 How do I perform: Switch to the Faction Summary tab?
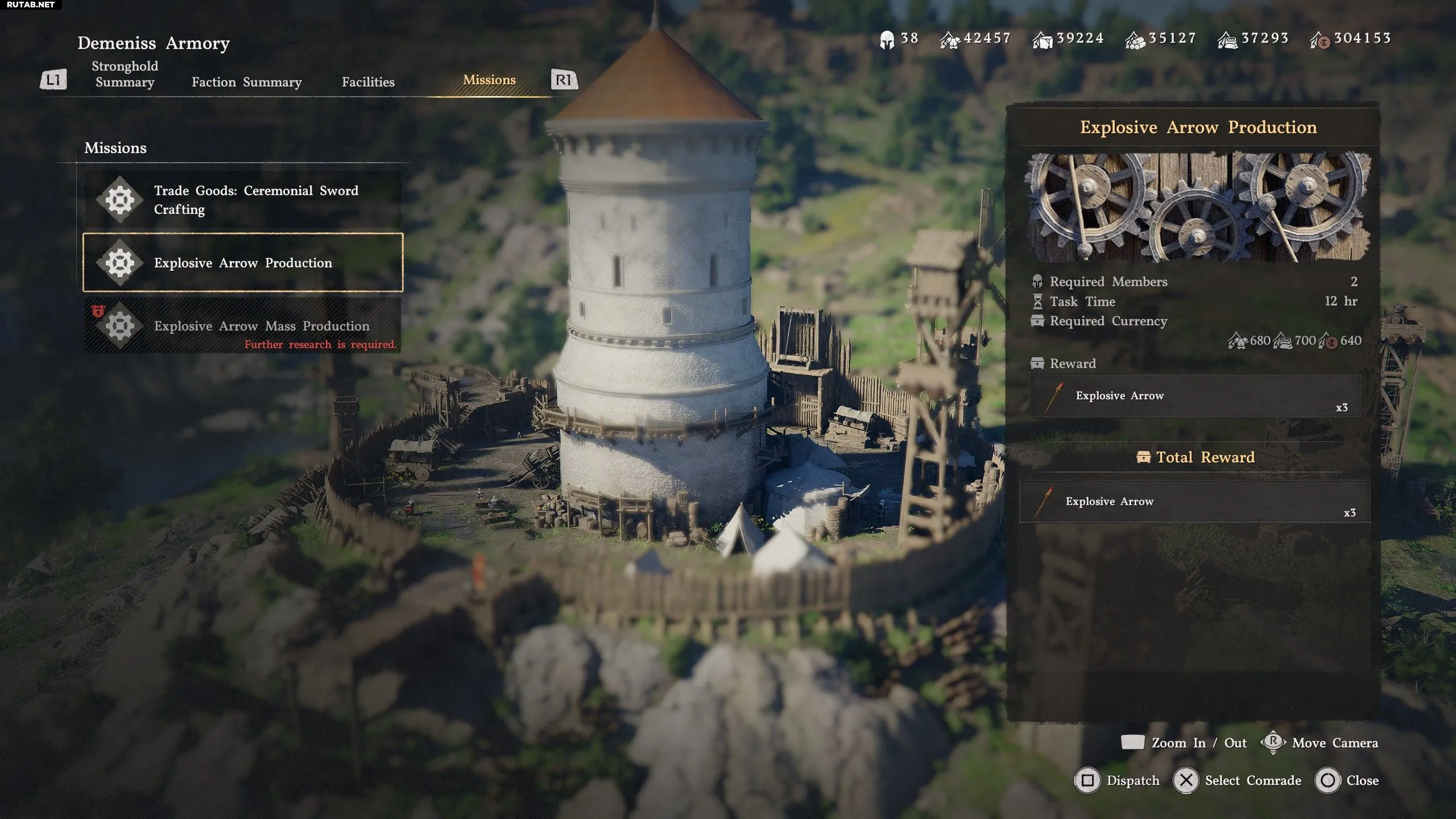(246, 82)
